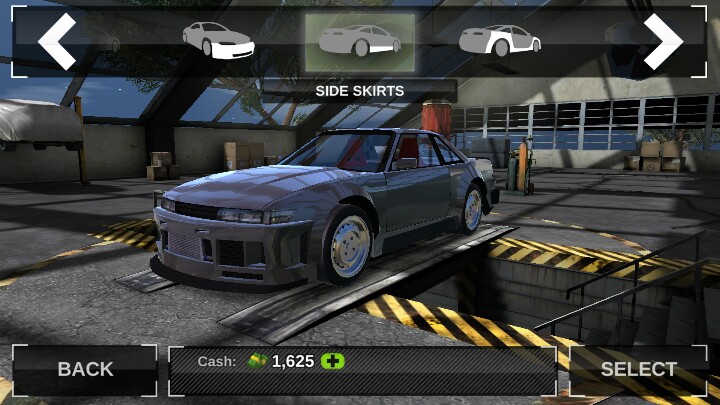
Task: Add more cash with the green plus
Action: click(x=332, y=361)
